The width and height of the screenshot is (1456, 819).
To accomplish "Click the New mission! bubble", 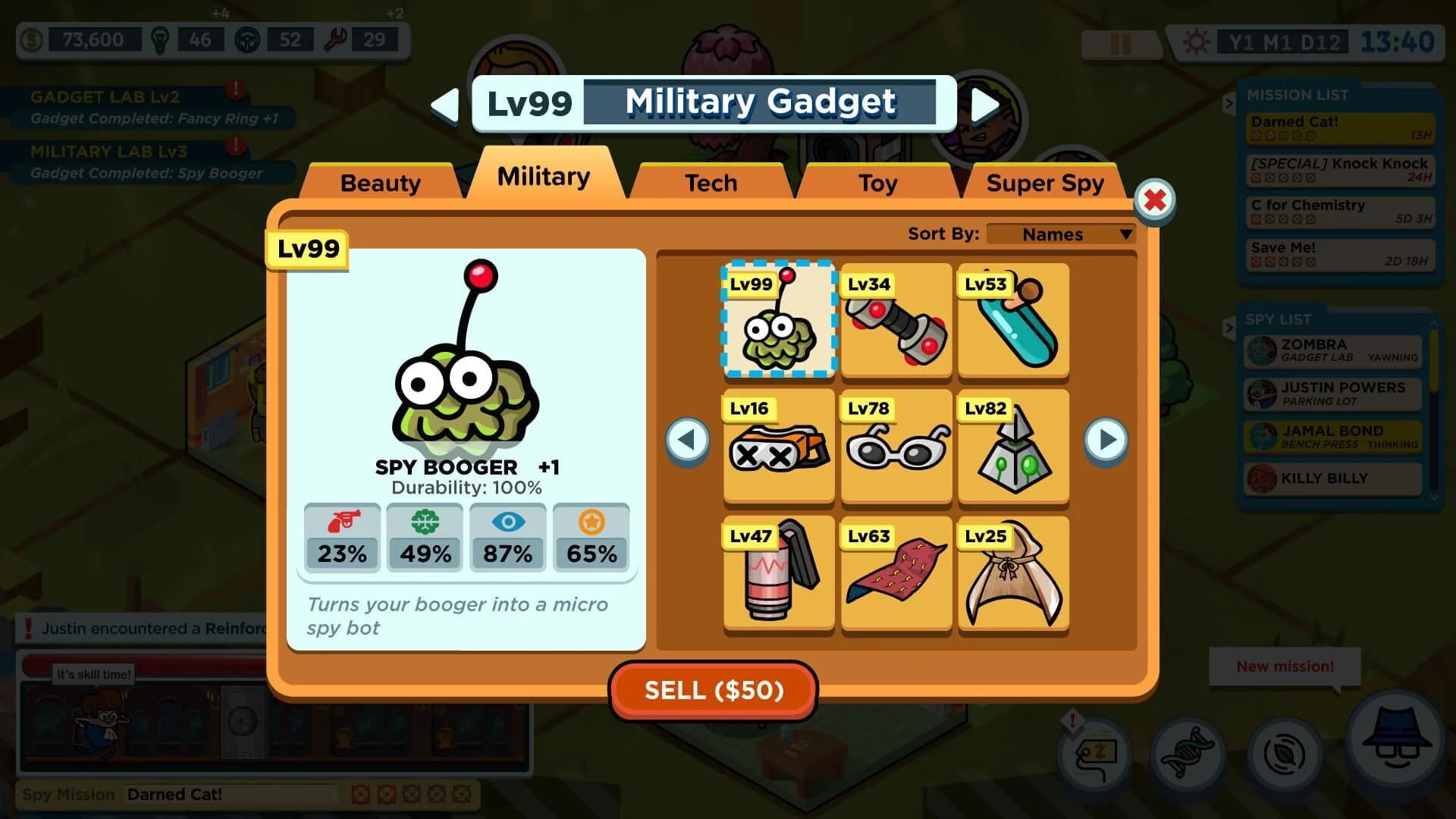I will (x=1285, y=666).
